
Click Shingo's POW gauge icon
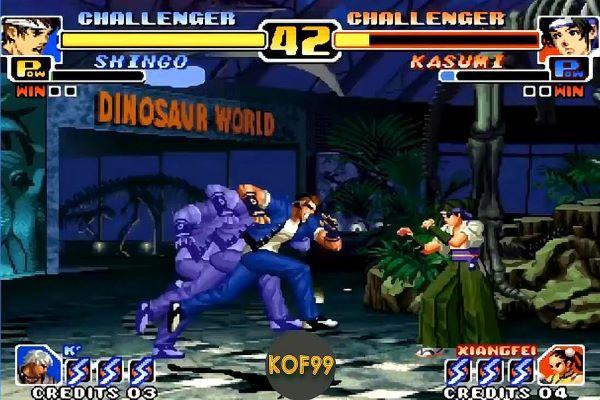tap(30, 69)
